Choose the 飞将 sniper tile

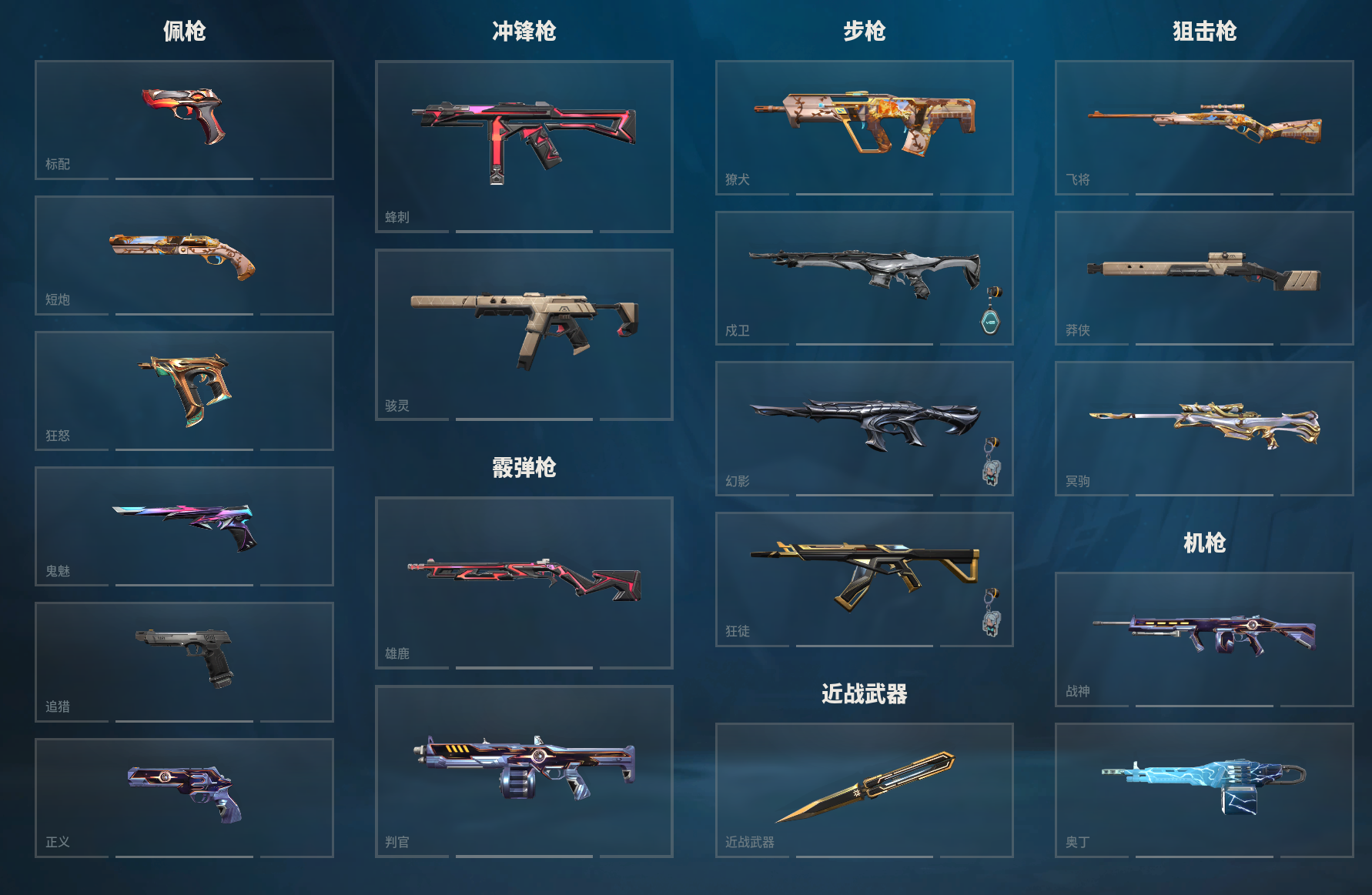click(1203, 127)
